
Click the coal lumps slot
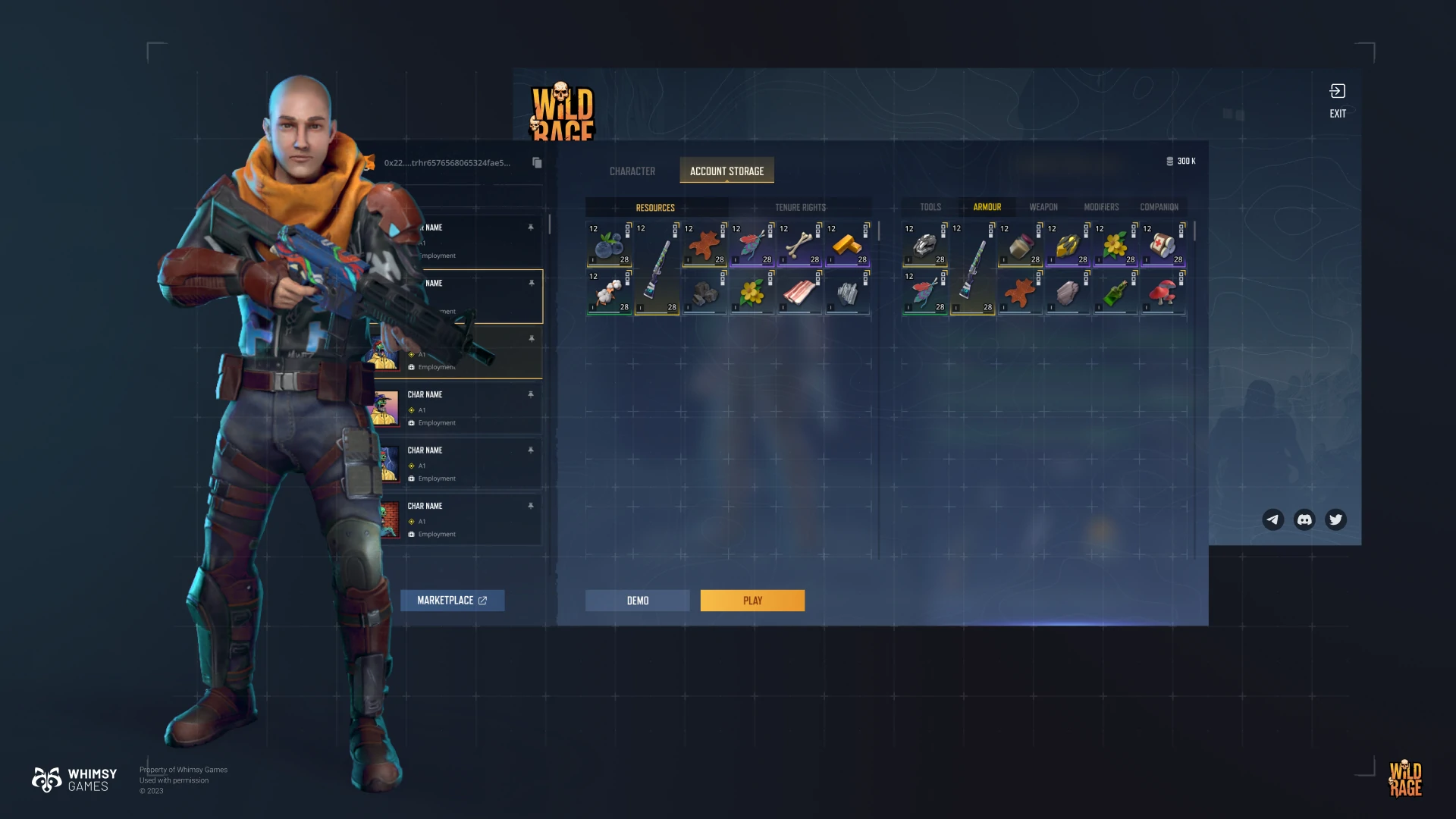704,292
